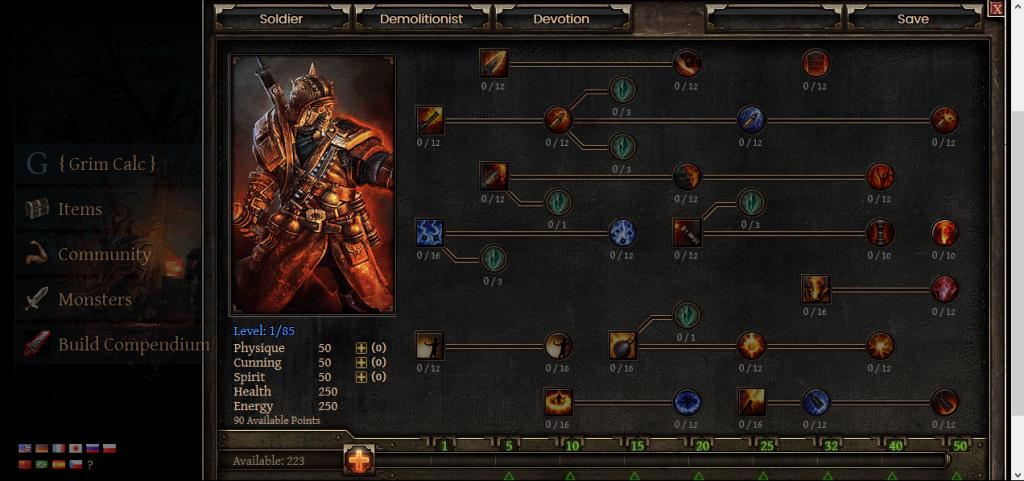The width and height of the screenshot is (1024, 481).
Task: Open the Build Compendium
Action: coord(133,344)
